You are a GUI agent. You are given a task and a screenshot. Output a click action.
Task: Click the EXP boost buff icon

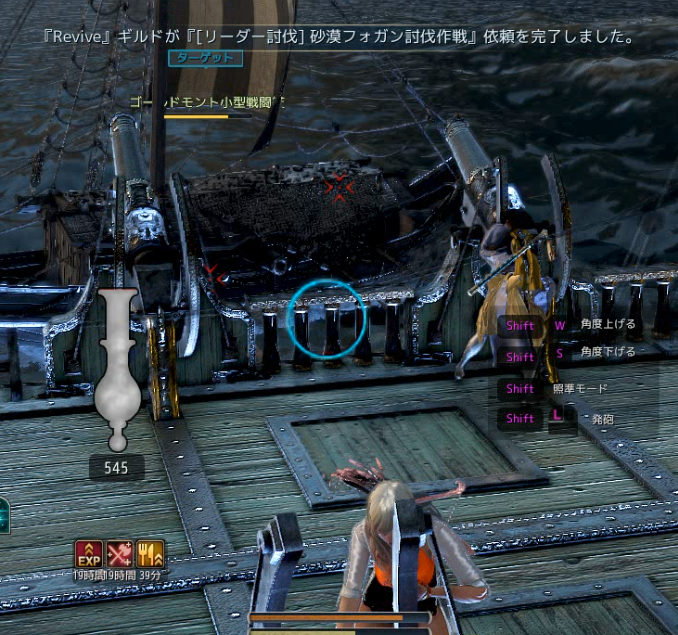(89, 553)
